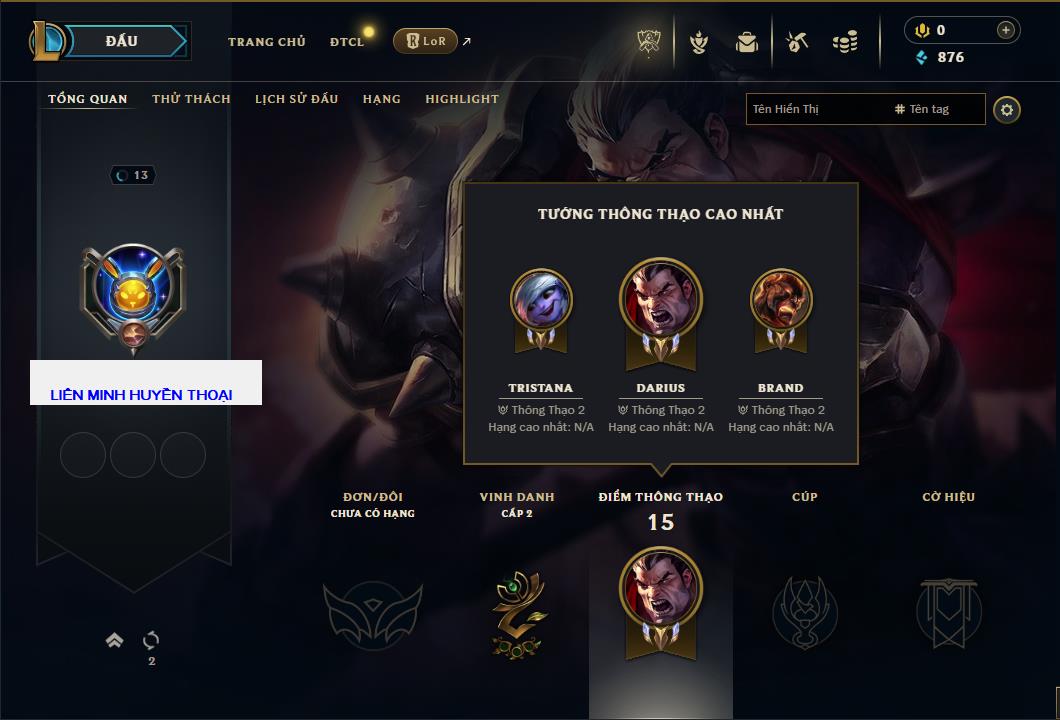Switch to the LỊCH SỬ ĐẤU tab
The height and width of the screenshot is (720, 1060).
point(296,99)
